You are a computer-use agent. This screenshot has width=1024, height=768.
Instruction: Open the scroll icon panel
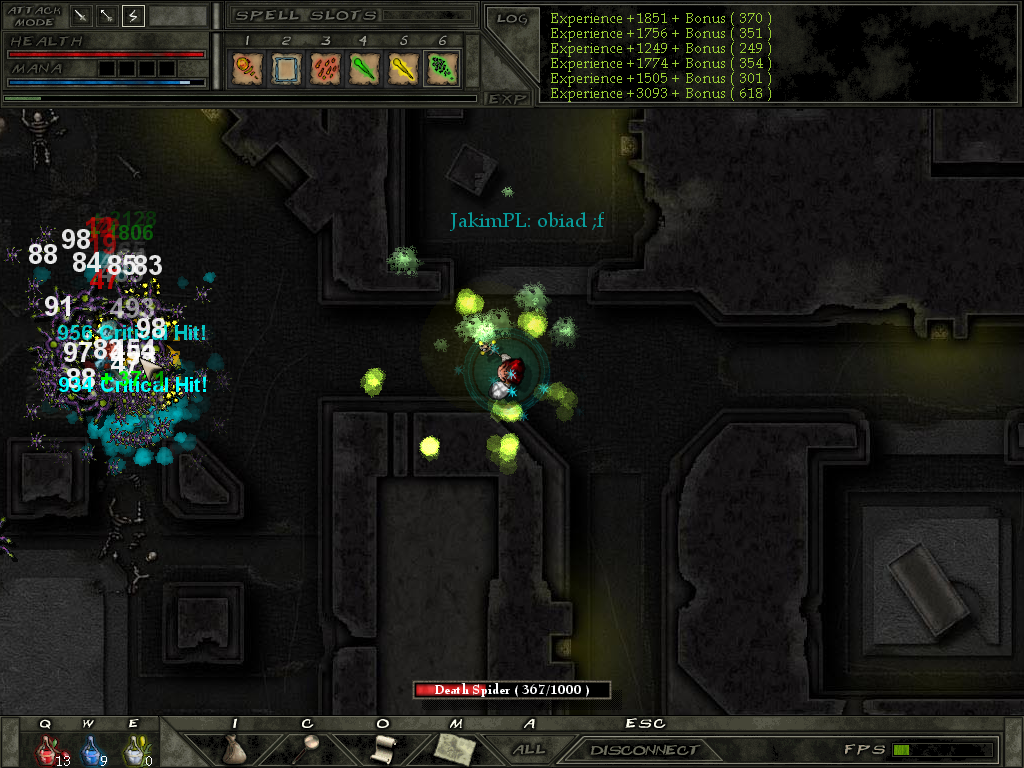tap(382, 748)
